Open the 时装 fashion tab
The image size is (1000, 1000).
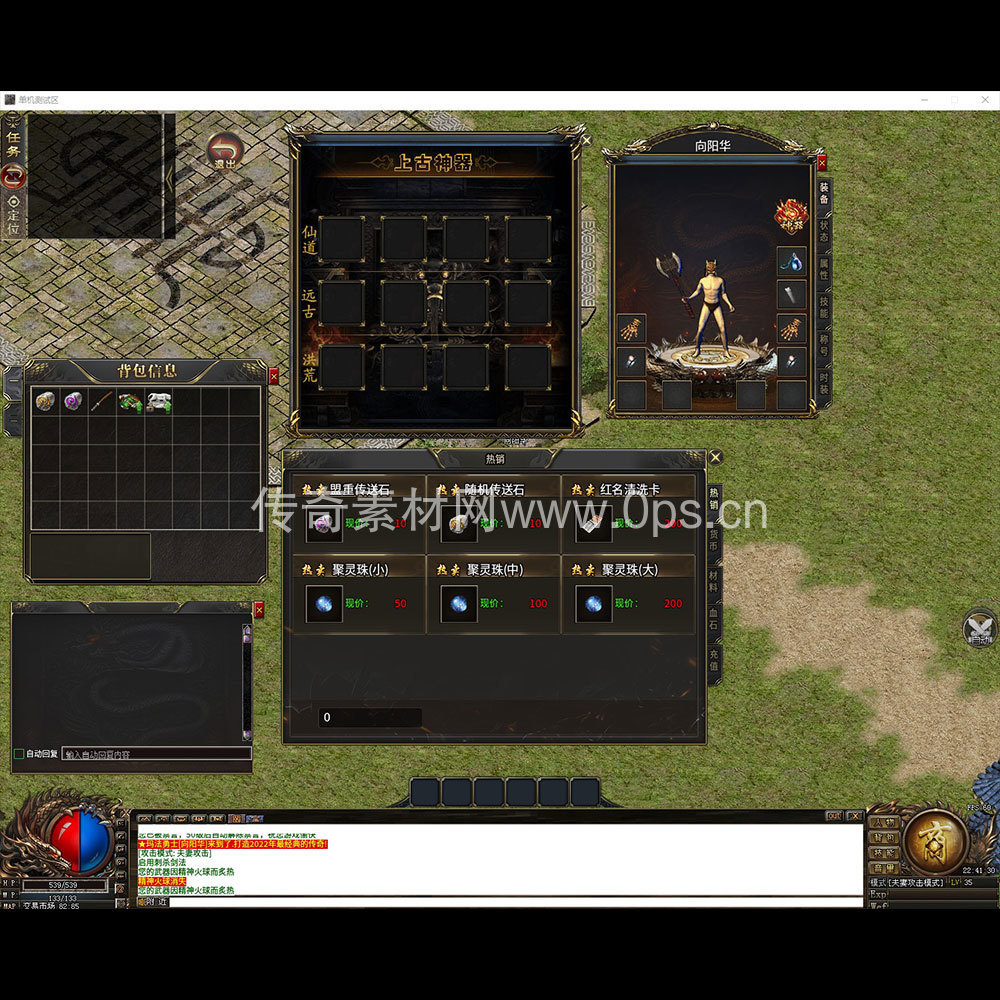tap(824, 384)
